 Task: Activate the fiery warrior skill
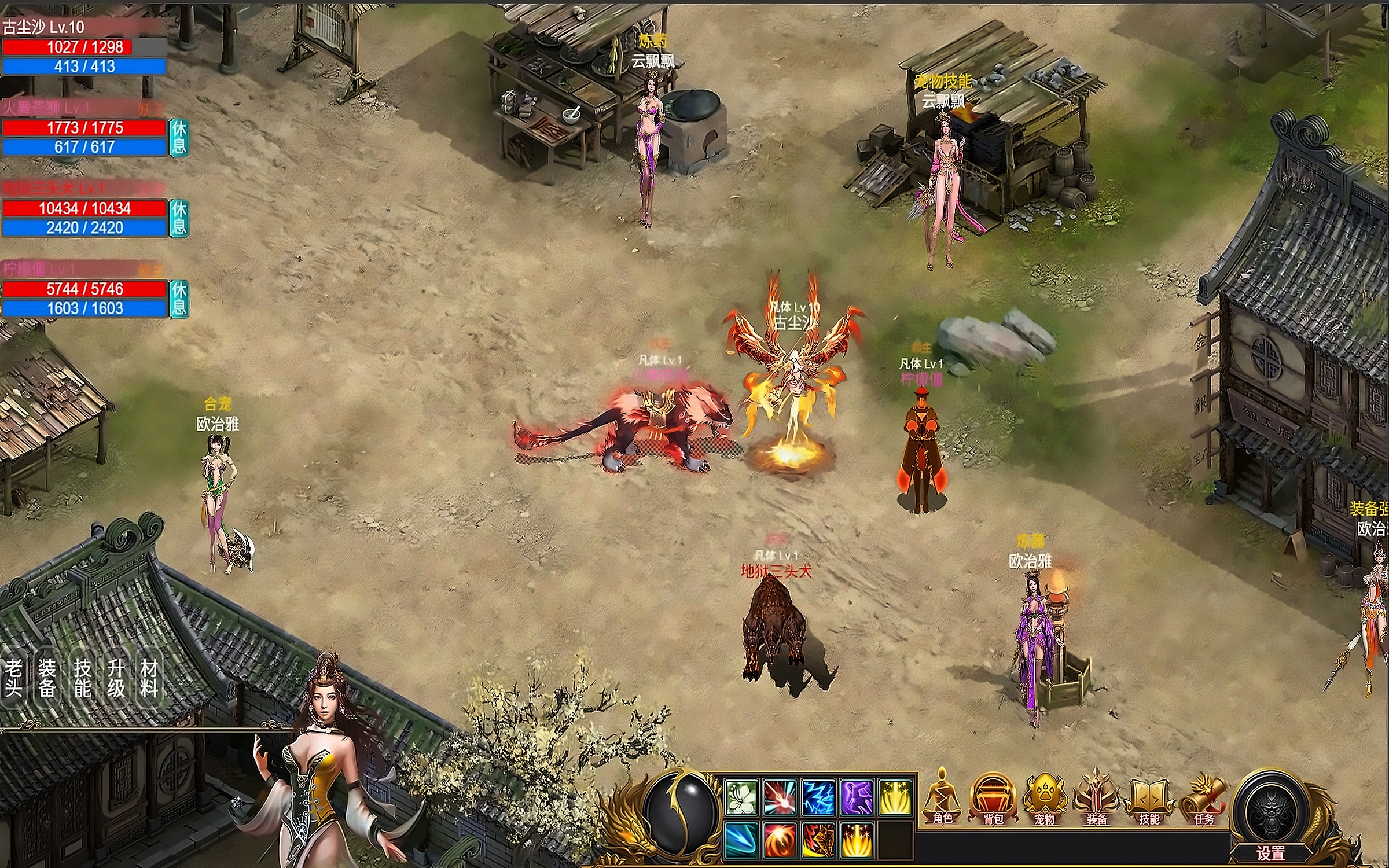[x=818, y=839]
